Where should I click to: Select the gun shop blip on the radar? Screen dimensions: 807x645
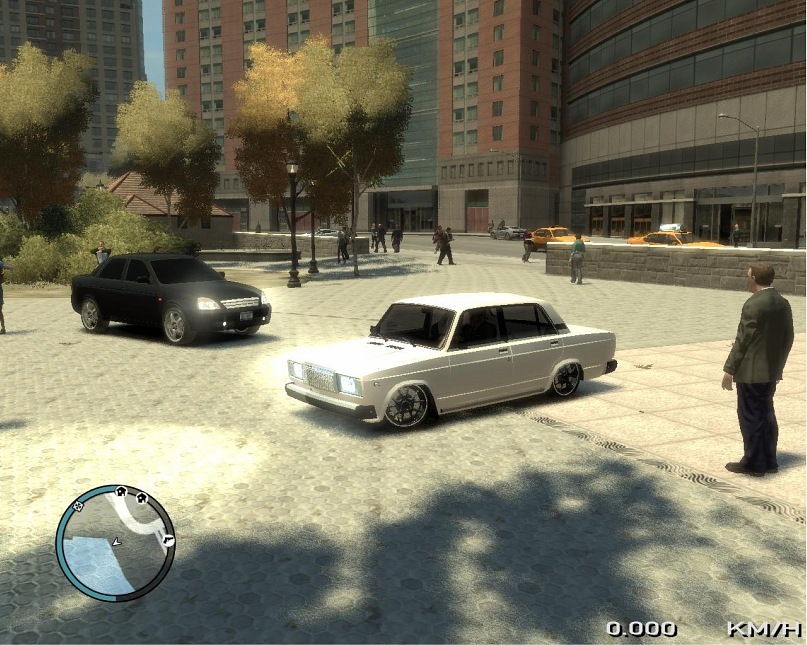pos(168,541)
